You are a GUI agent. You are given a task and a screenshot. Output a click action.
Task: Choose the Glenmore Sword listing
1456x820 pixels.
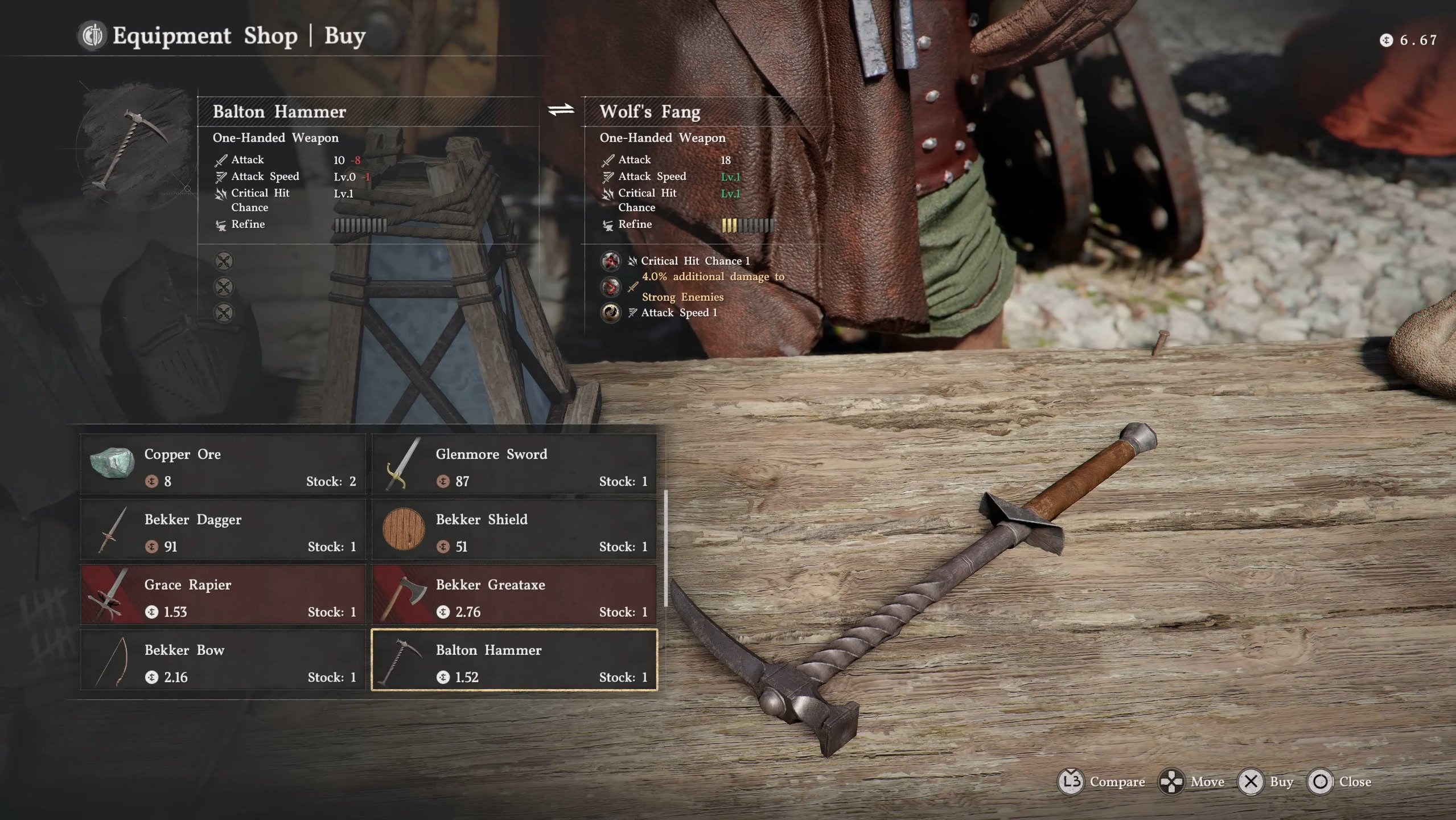(514, 465)
